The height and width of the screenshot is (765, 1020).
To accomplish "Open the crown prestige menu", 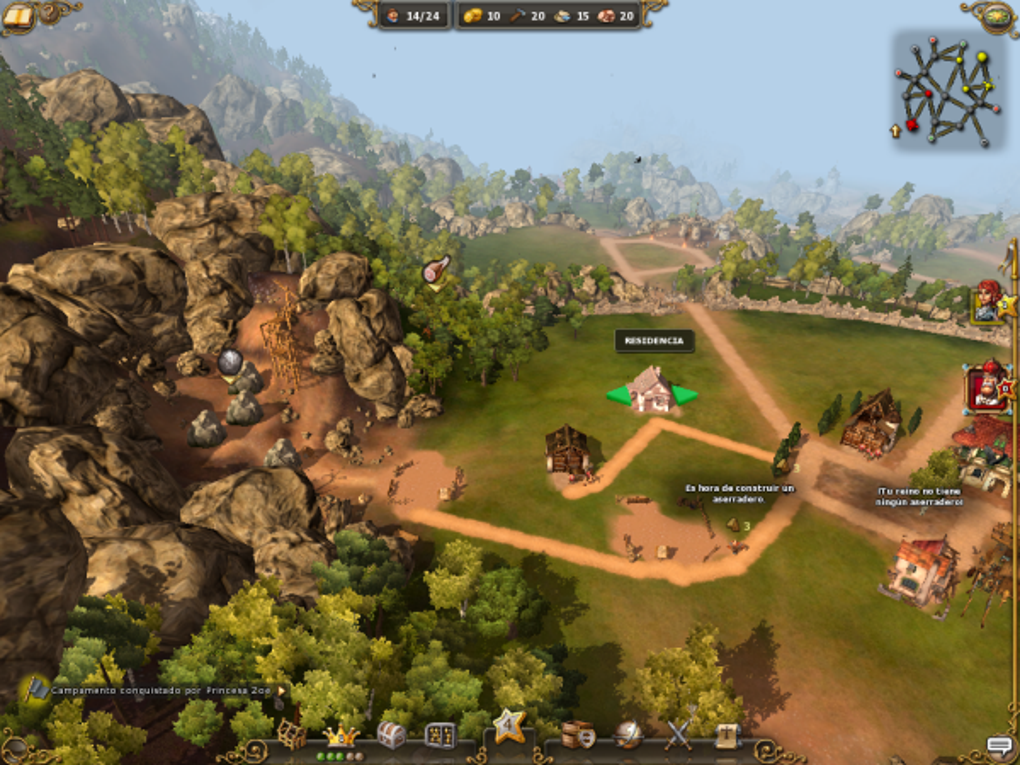I will (x=341, y=737).
